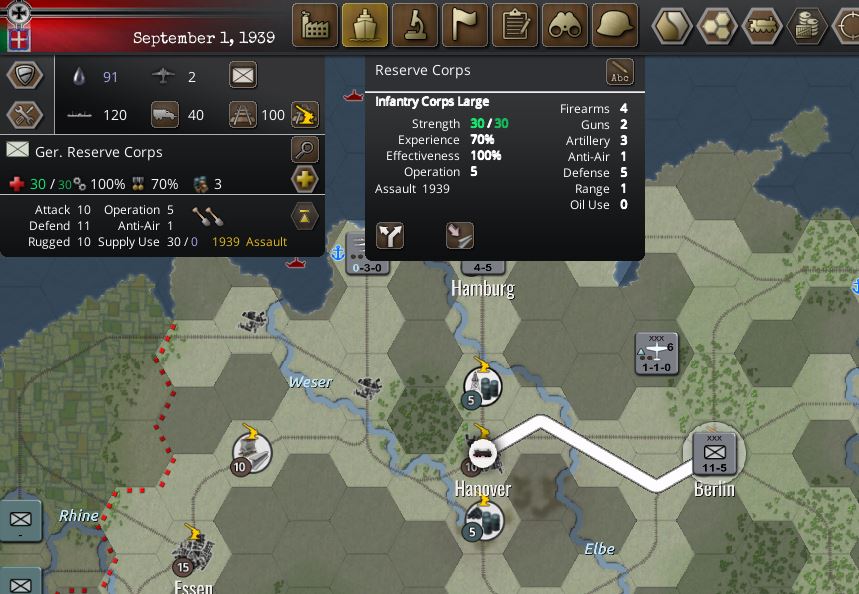
Task: Click the railroad track button
Action: point(243,114)
